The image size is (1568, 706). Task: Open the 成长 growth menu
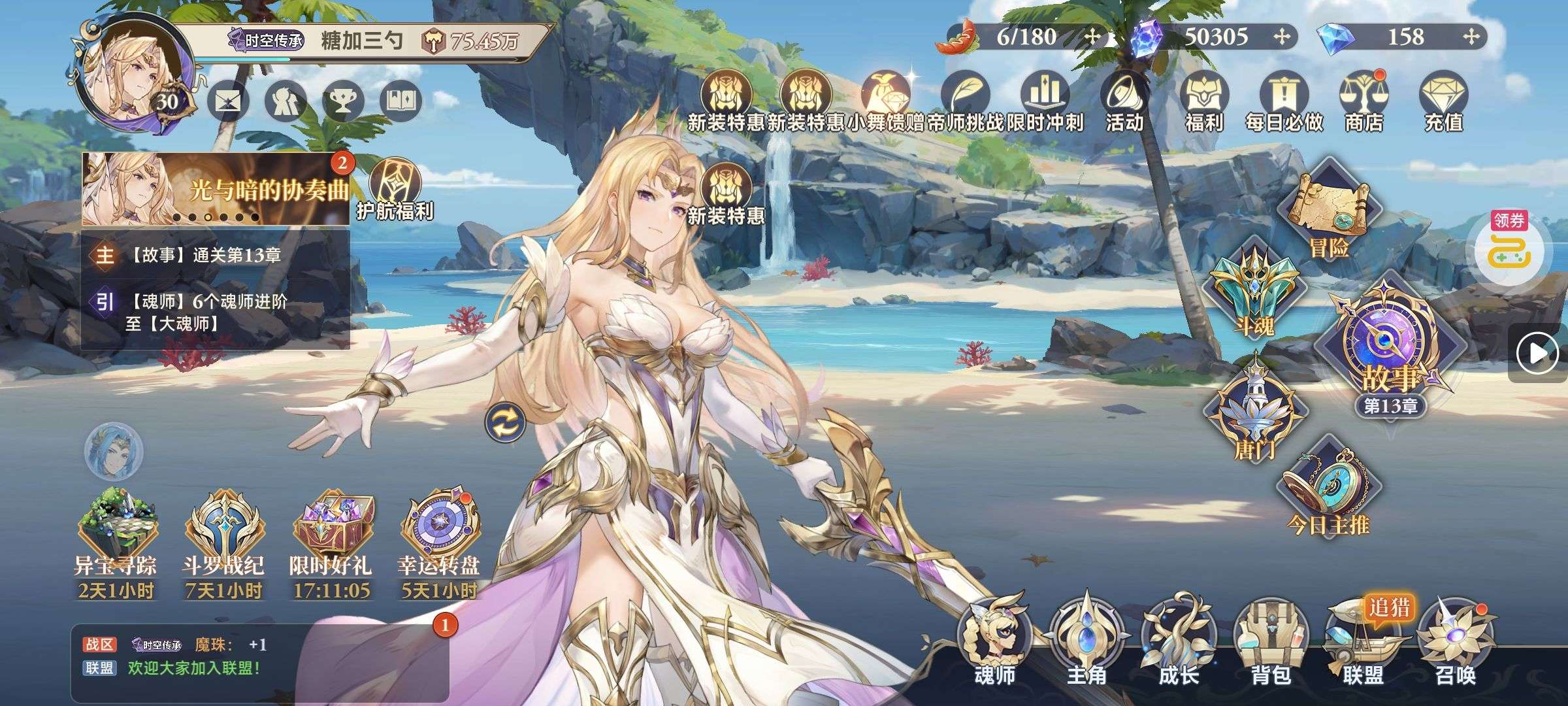[x=1178, y=644]
